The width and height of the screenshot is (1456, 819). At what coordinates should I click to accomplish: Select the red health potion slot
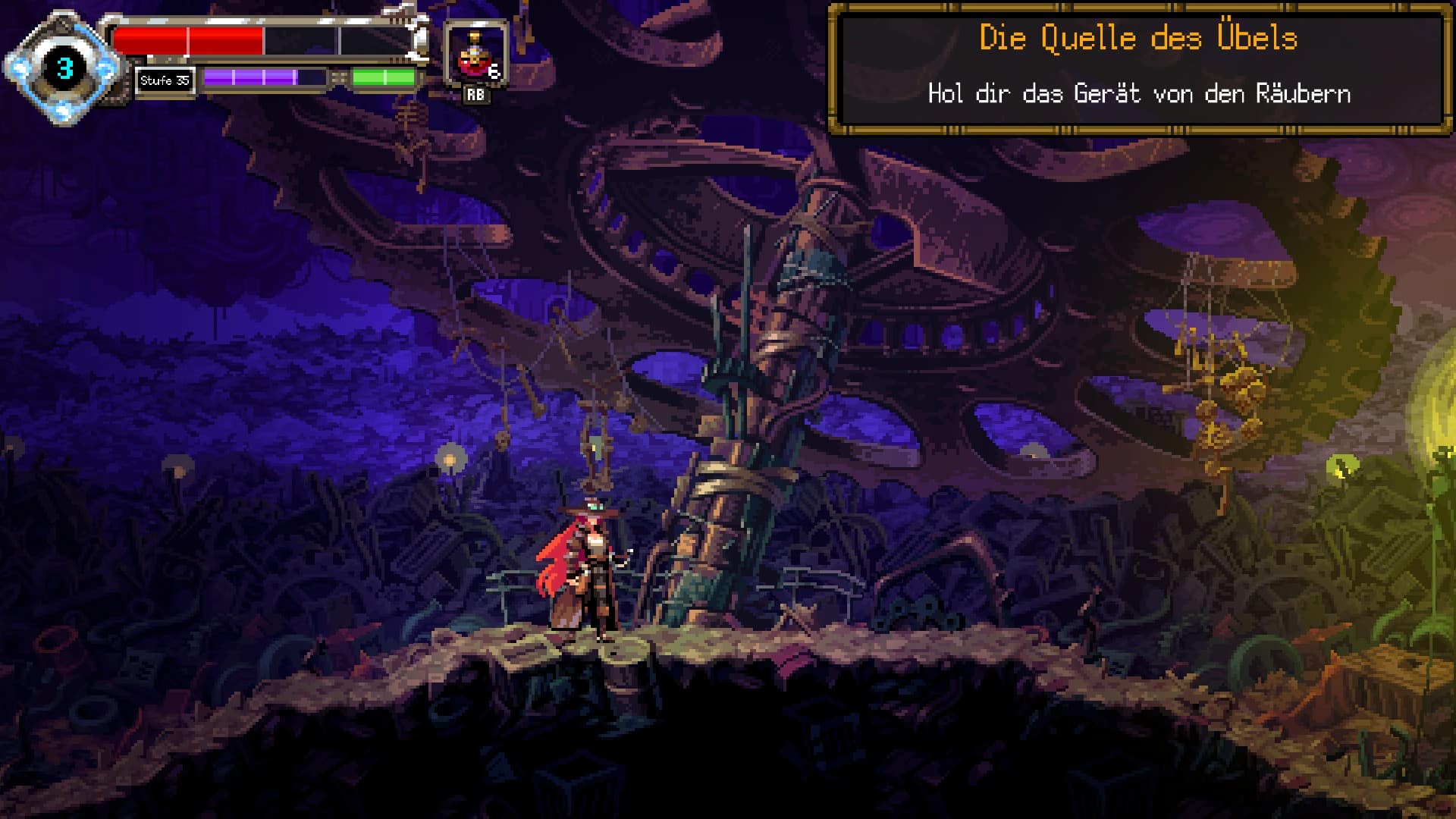[475, 55]
